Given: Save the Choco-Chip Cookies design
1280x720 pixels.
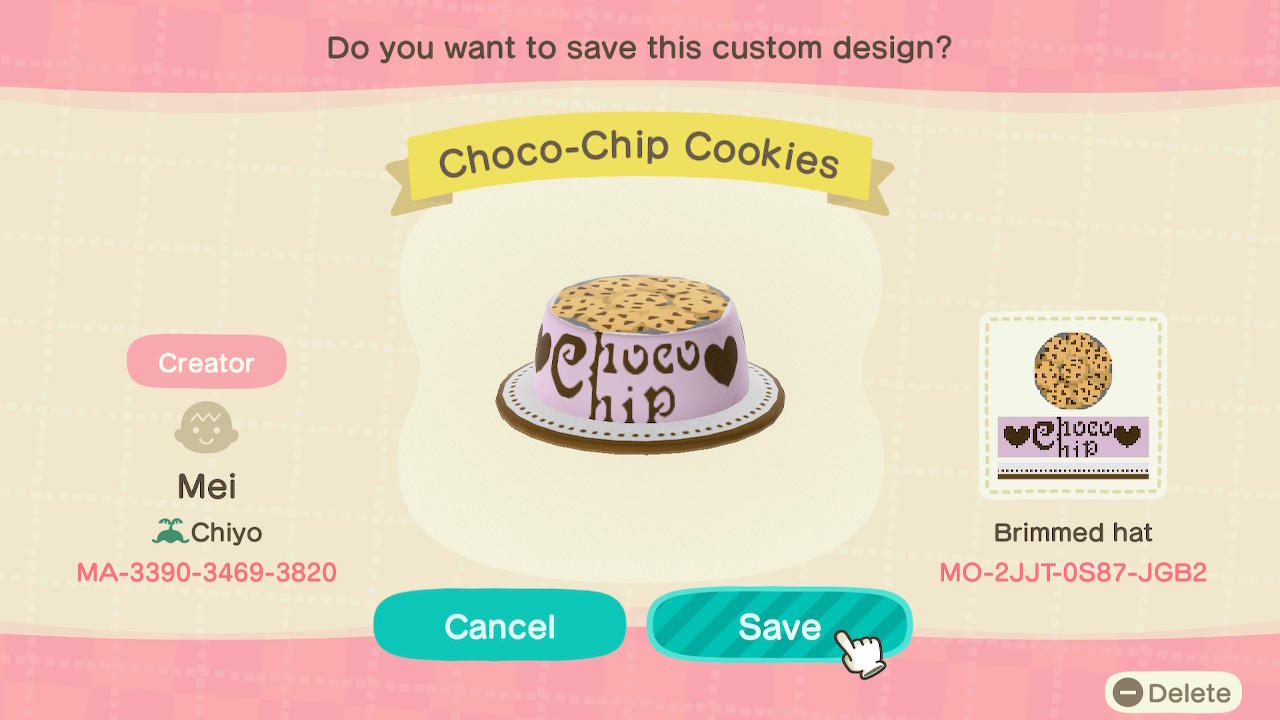Looking at the screenshot, I should pyautogui.click(x=780, y=626).
